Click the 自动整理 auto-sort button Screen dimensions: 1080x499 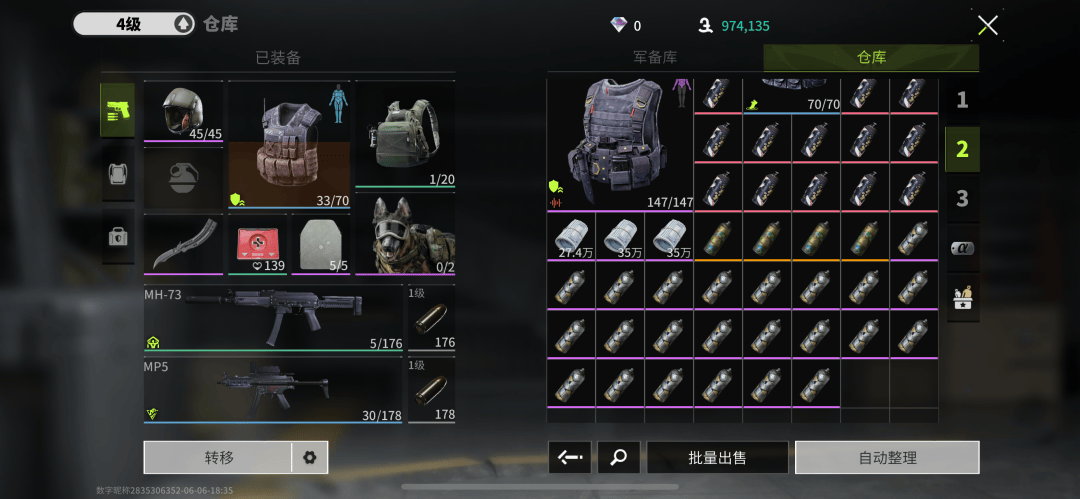887,457
